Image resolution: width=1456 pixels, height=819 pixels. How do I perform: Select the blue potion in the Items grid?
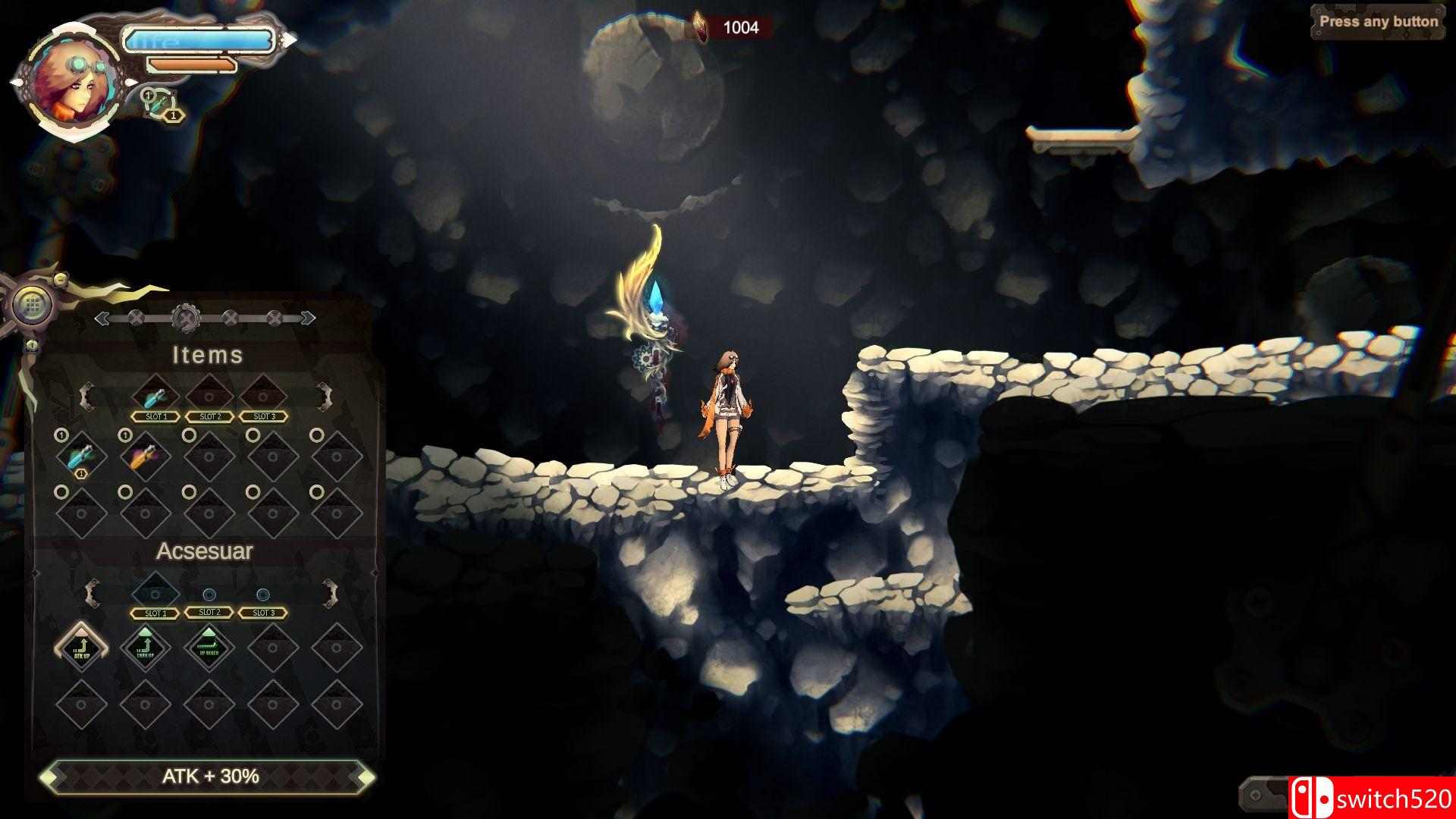pos(80,456)
